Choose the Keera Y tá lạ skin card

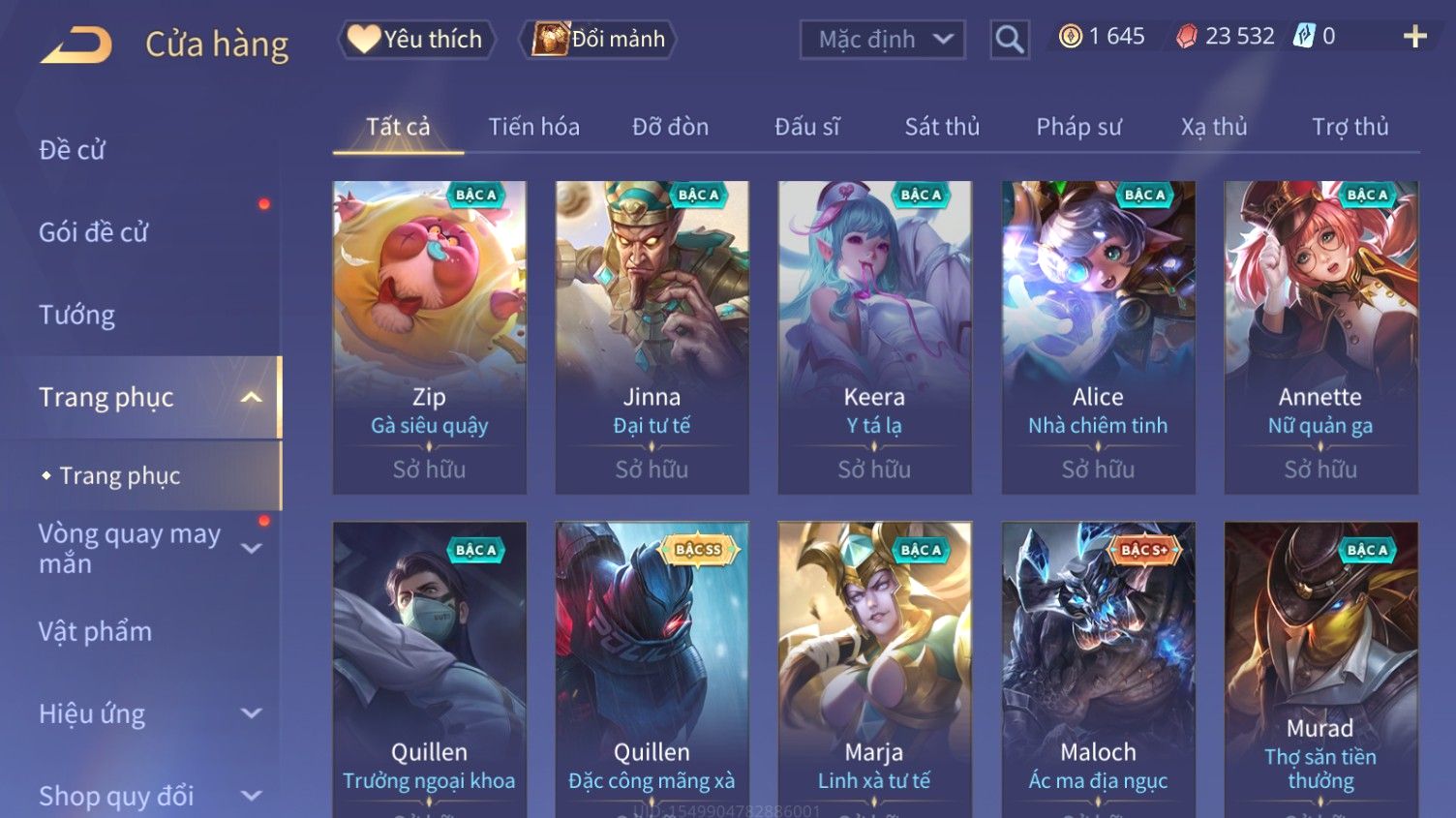[874, 337]
